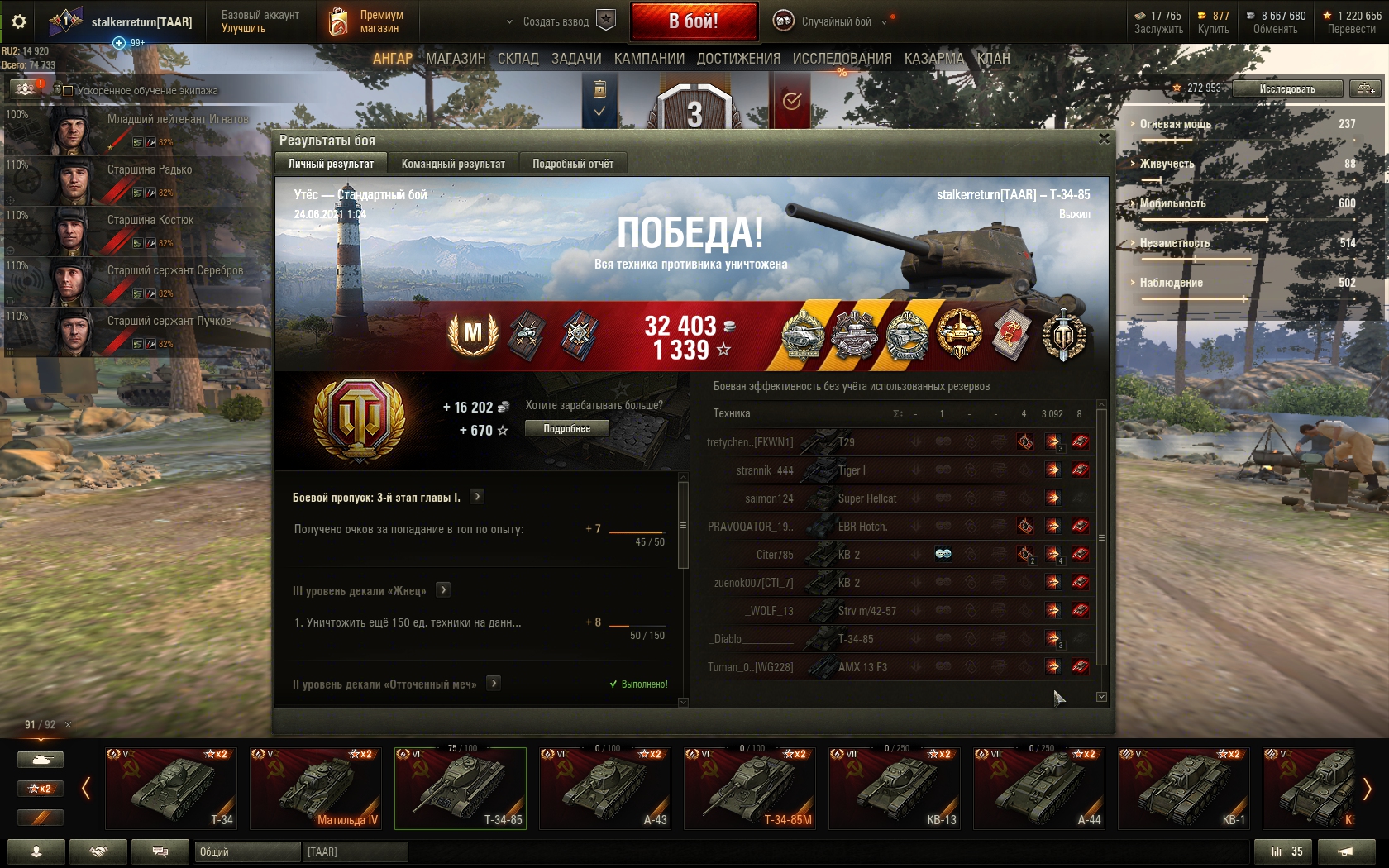The width and height of the screenshot is (1389, 868).
Task: Show the ДОСТИЖЕНИЯ page
Action: tap(738, 59)
